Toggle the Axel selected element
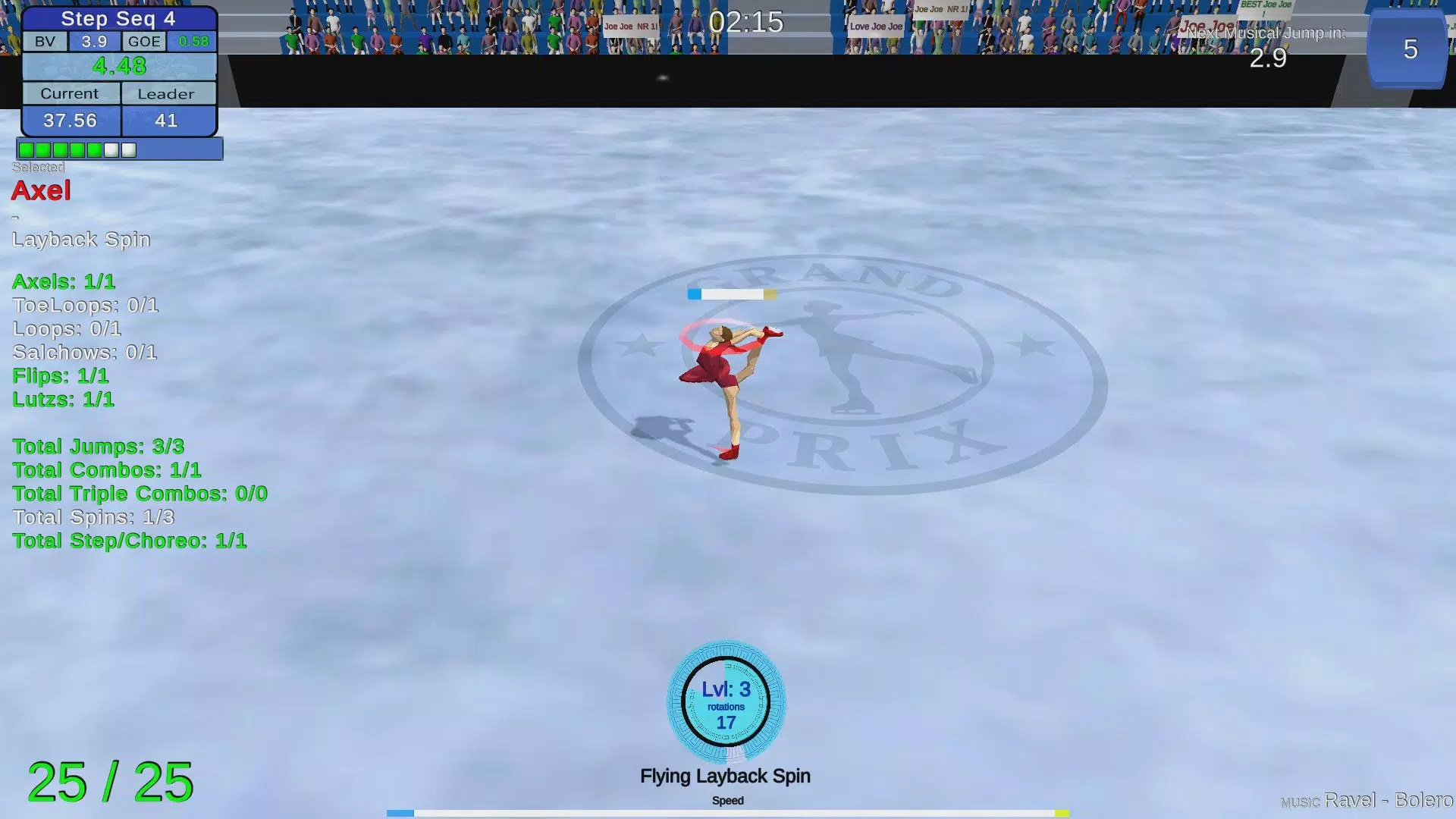The width and height of the screenshot is (1456, 819). [x=40, y=191]
